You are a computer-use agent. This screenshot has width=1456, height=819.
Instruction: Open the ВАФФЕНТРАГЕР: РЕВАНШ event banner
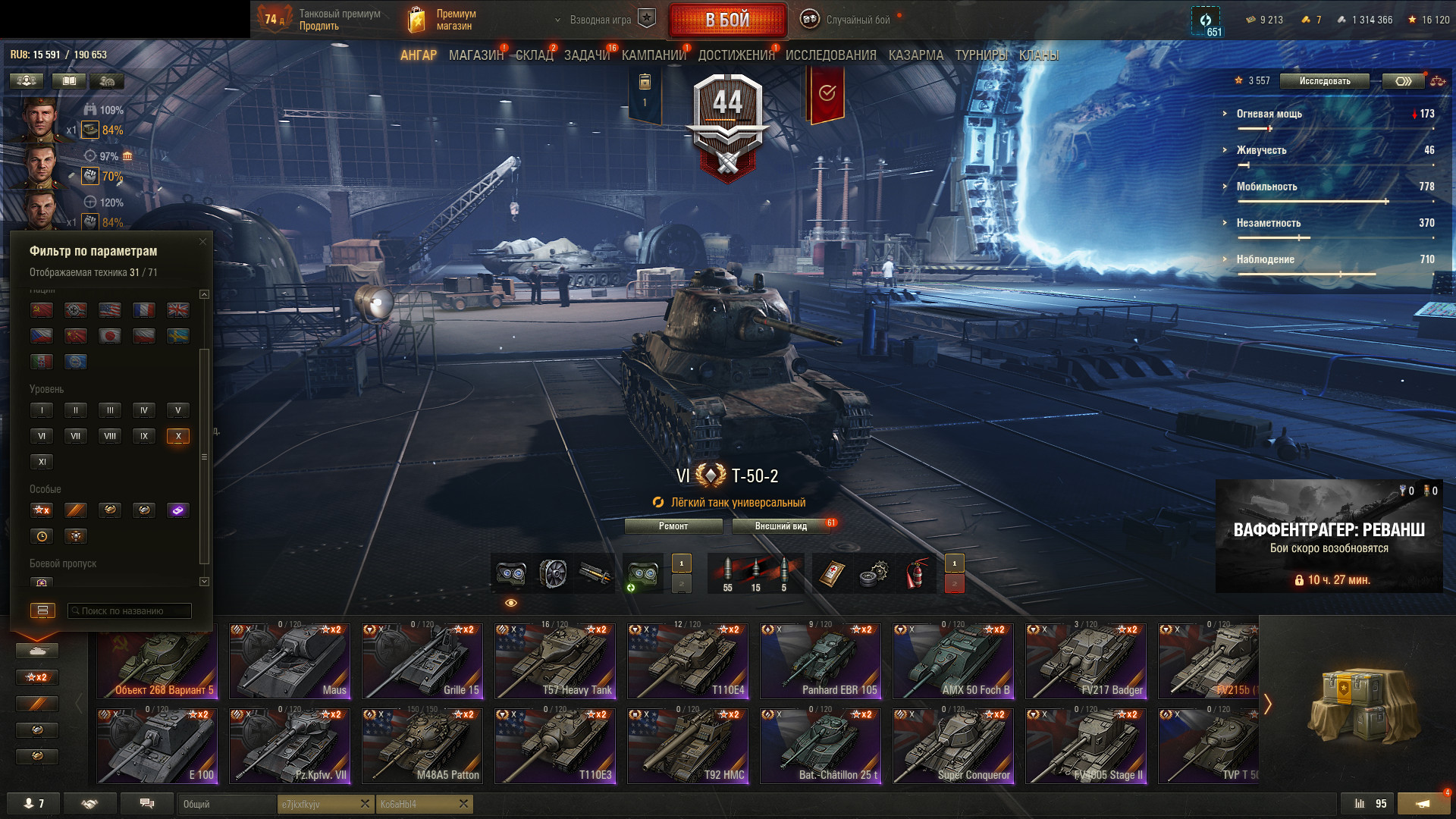point(1329,536)
